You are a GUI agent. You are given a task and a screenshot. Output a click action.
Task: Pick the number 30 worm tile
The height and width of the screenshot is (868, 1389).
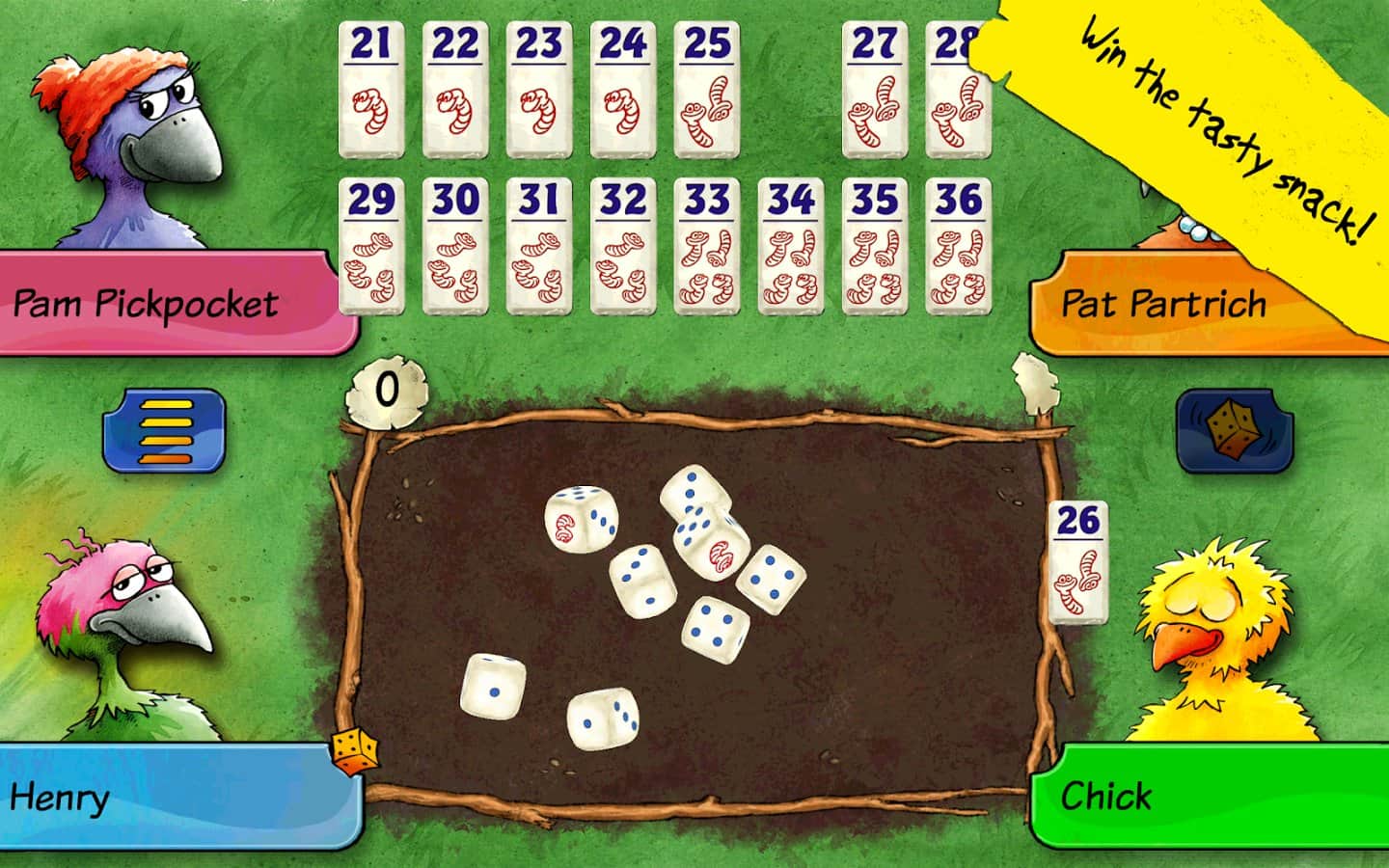pos(455,246)
